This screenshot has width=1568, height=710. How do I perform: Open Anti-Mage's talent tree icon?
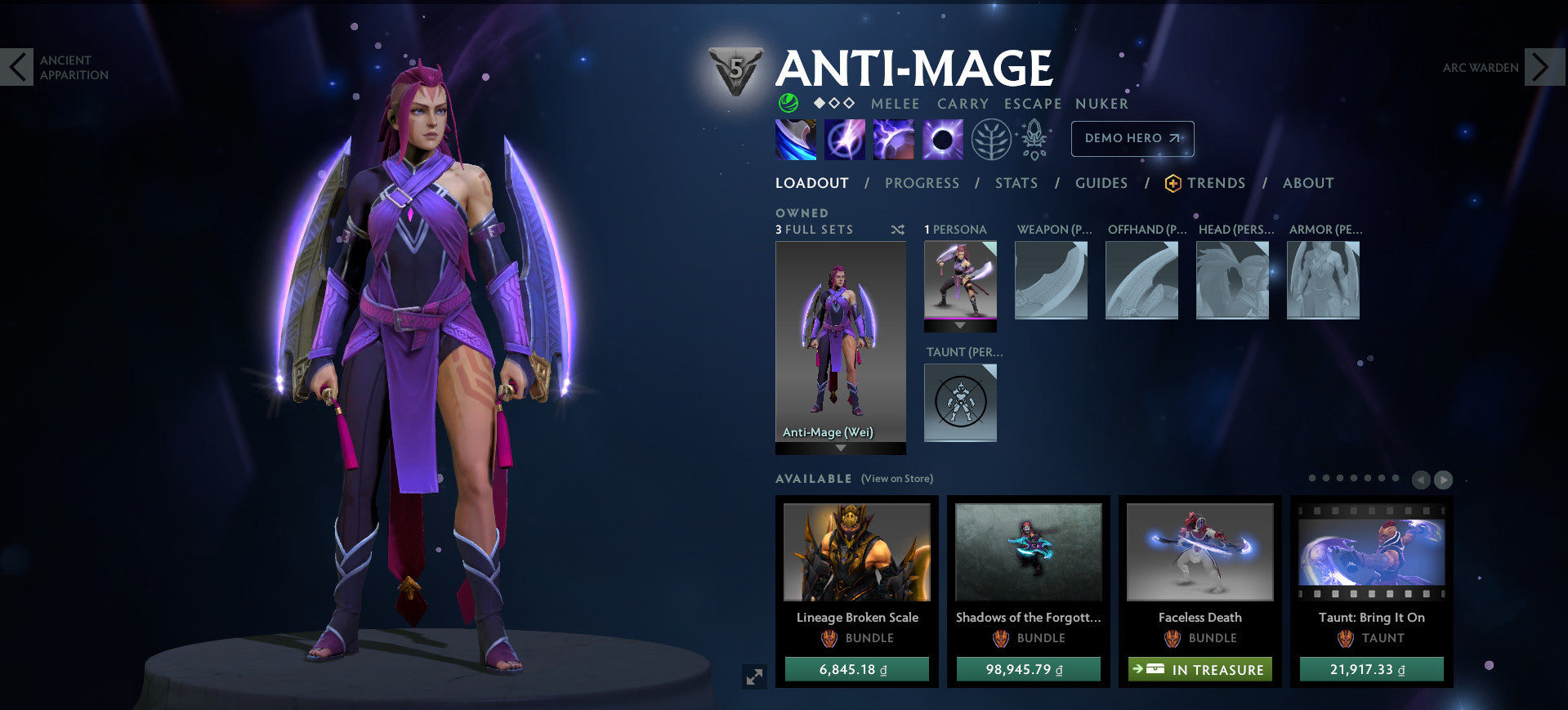[x=990, y=139]
